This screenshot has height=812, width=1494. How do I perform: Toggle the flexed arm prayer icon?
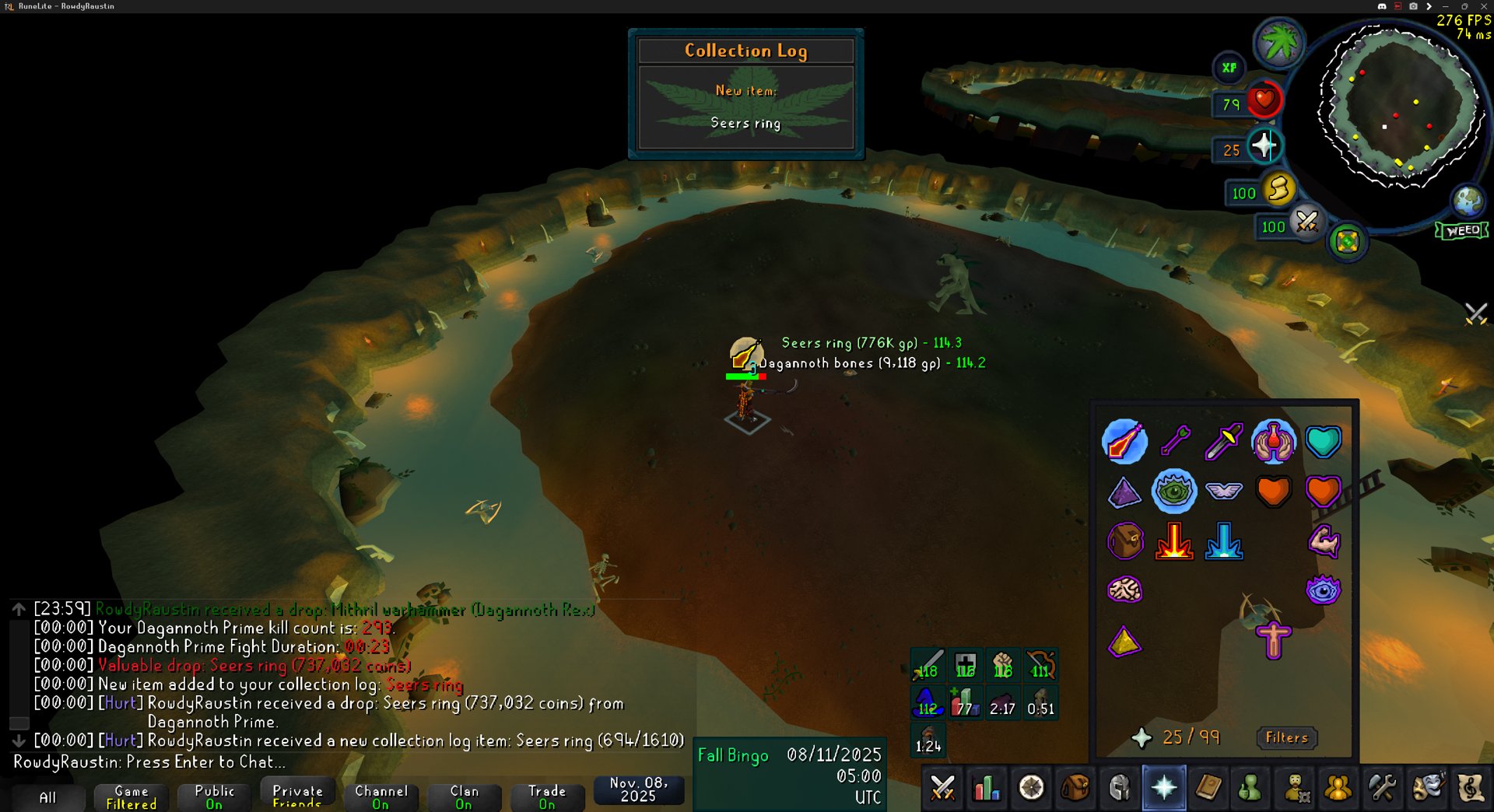coord(1323,541)
